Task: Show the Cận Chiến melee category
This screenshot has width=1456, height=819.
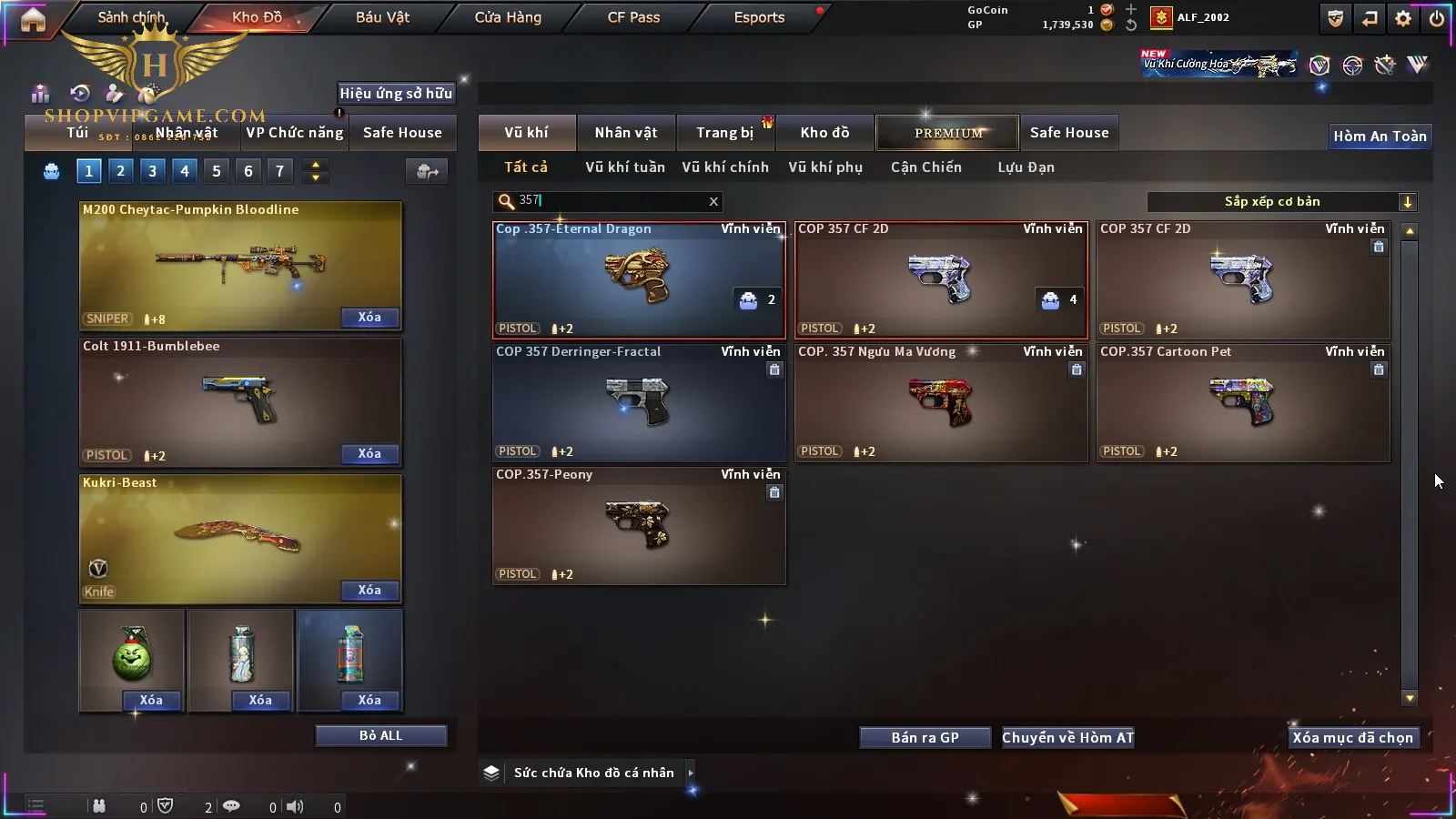Action: (x=925, y=167)
